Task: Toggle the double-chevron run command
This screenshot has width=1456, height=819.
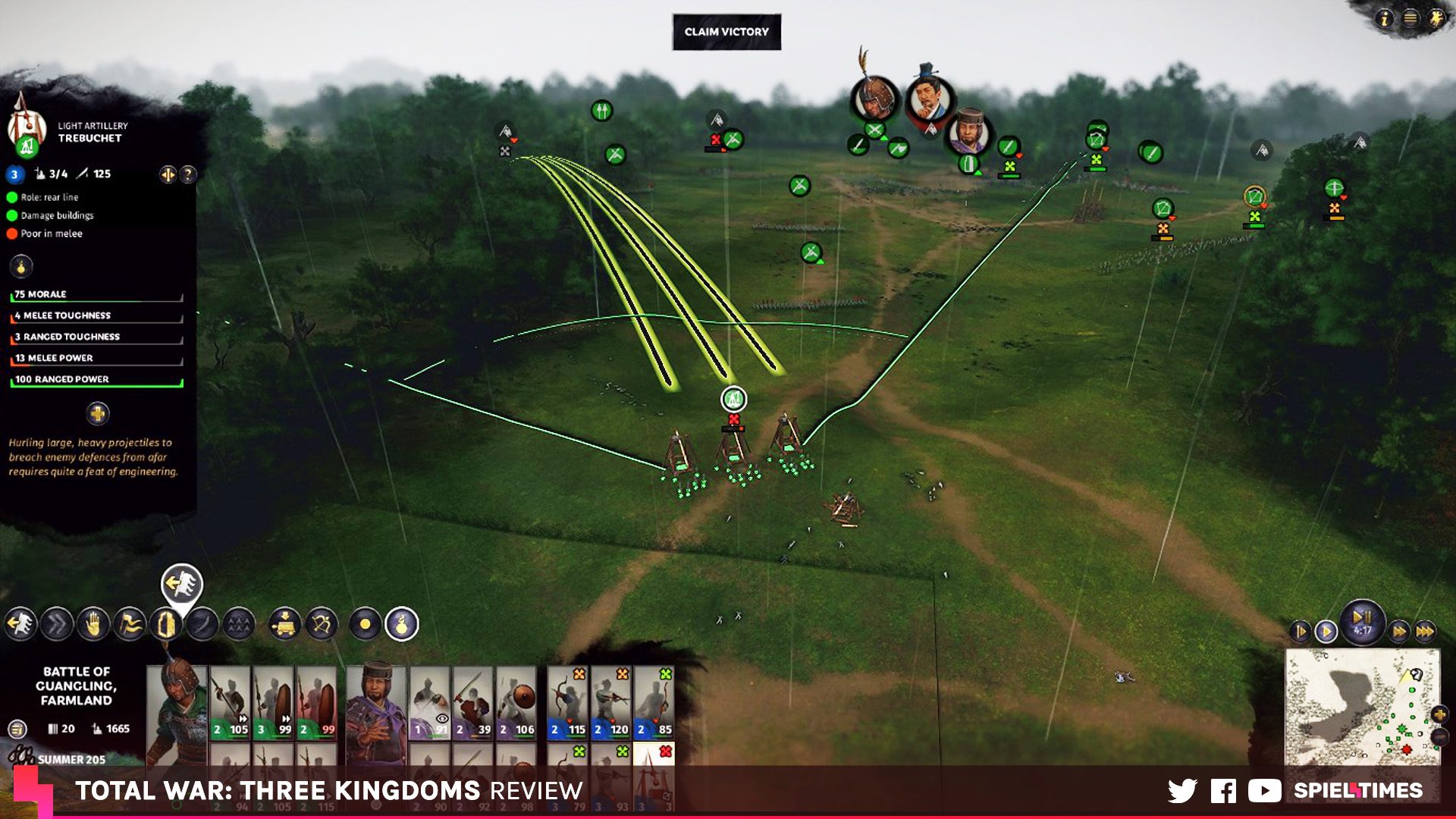Action: [x=57, y=624]
